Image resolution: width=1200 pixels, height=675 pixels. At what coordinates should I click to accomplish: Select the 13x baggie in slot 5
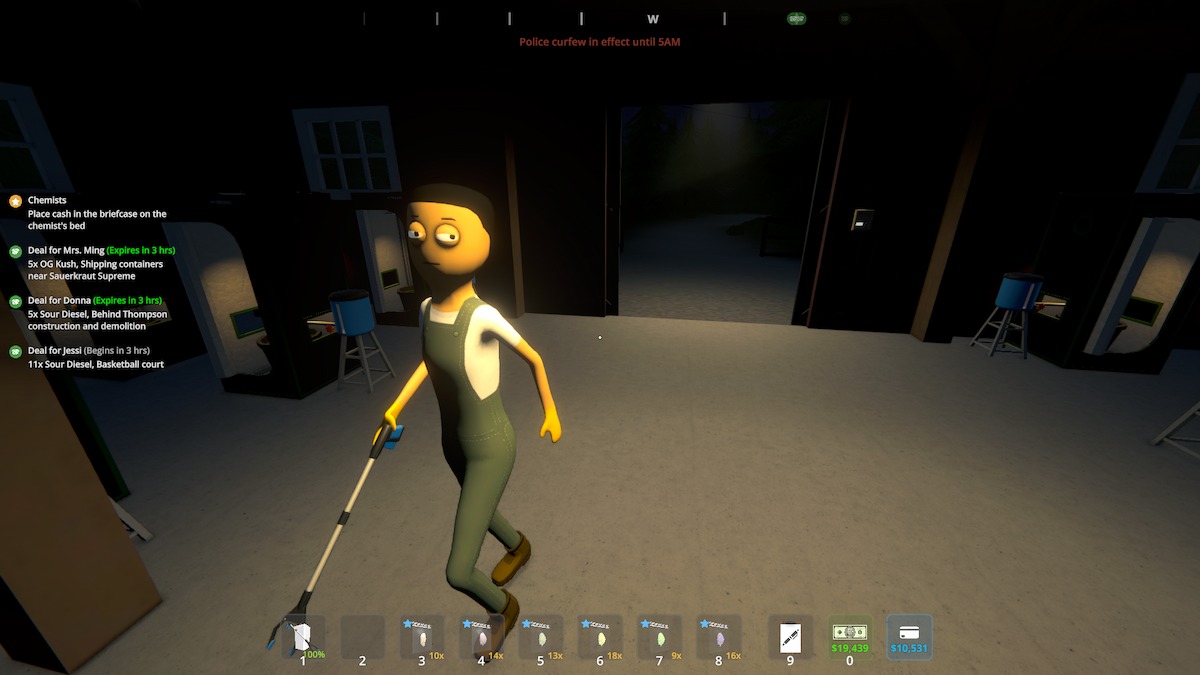point(541,636)
